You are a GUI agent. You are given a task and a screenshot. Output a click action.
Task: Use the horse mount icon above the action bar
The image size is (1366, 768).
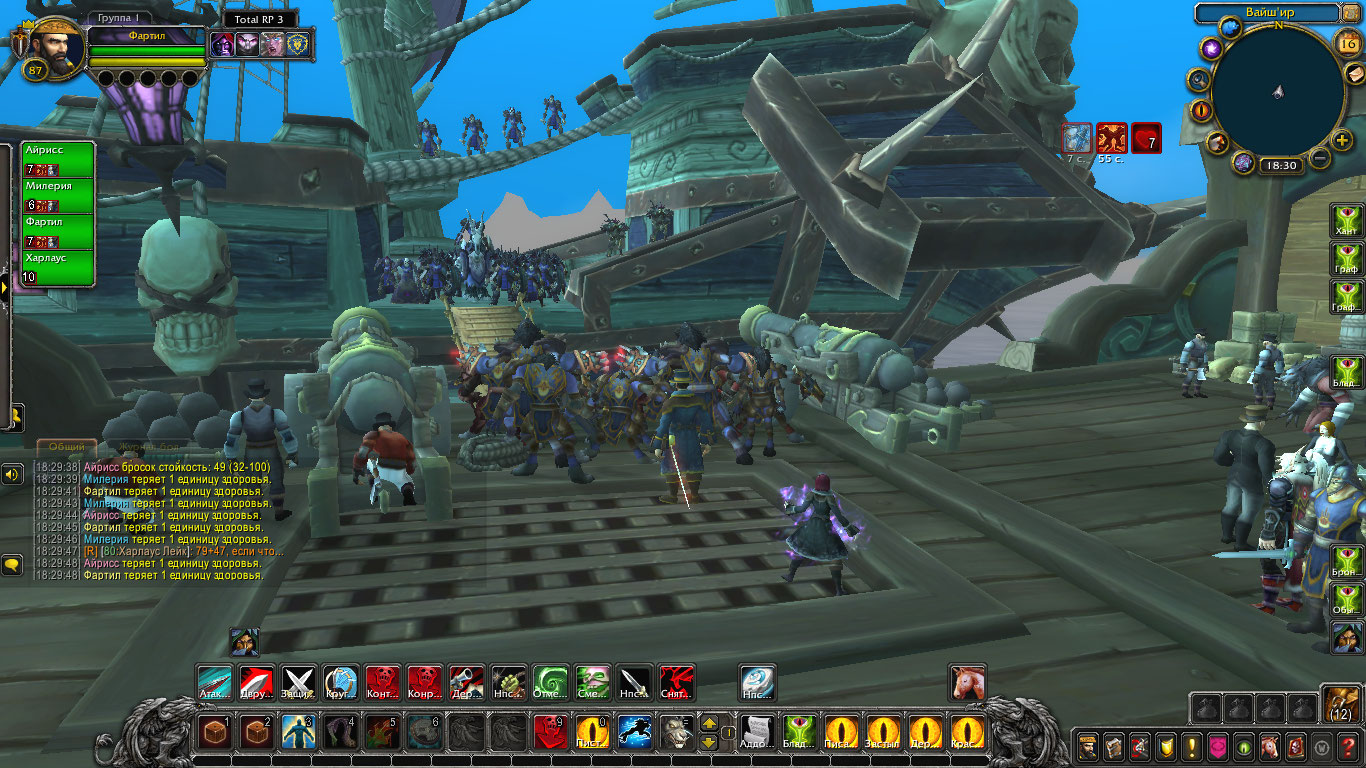point(967,682)
